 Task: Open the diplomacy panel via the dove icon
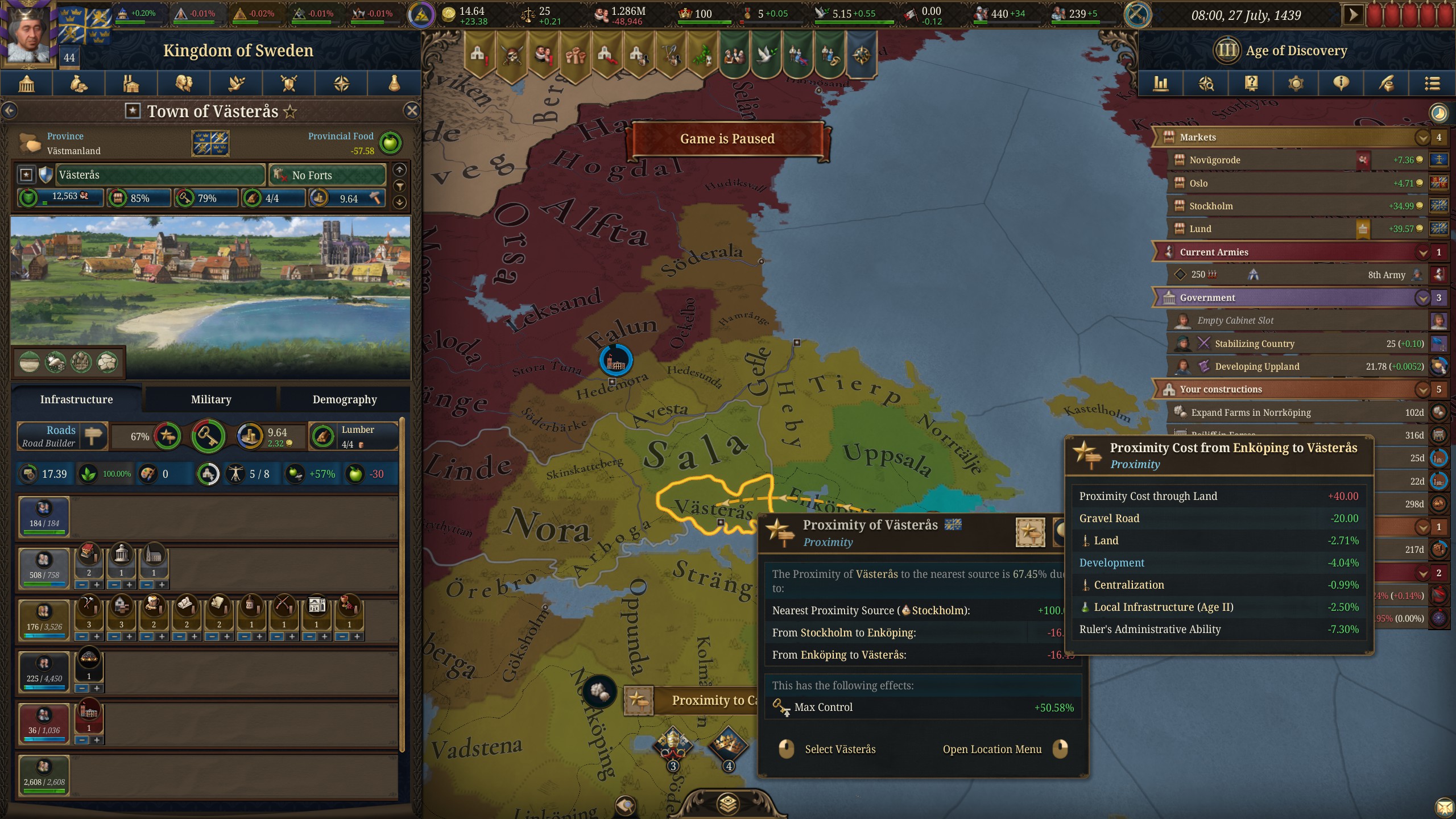tap(236, 84)
